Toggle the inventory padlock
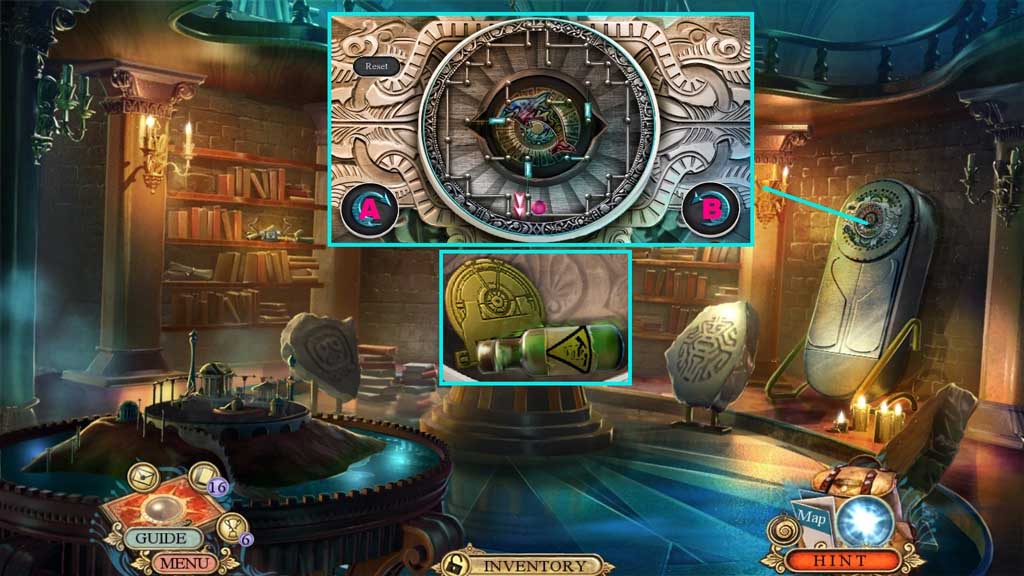 (455, 563)
